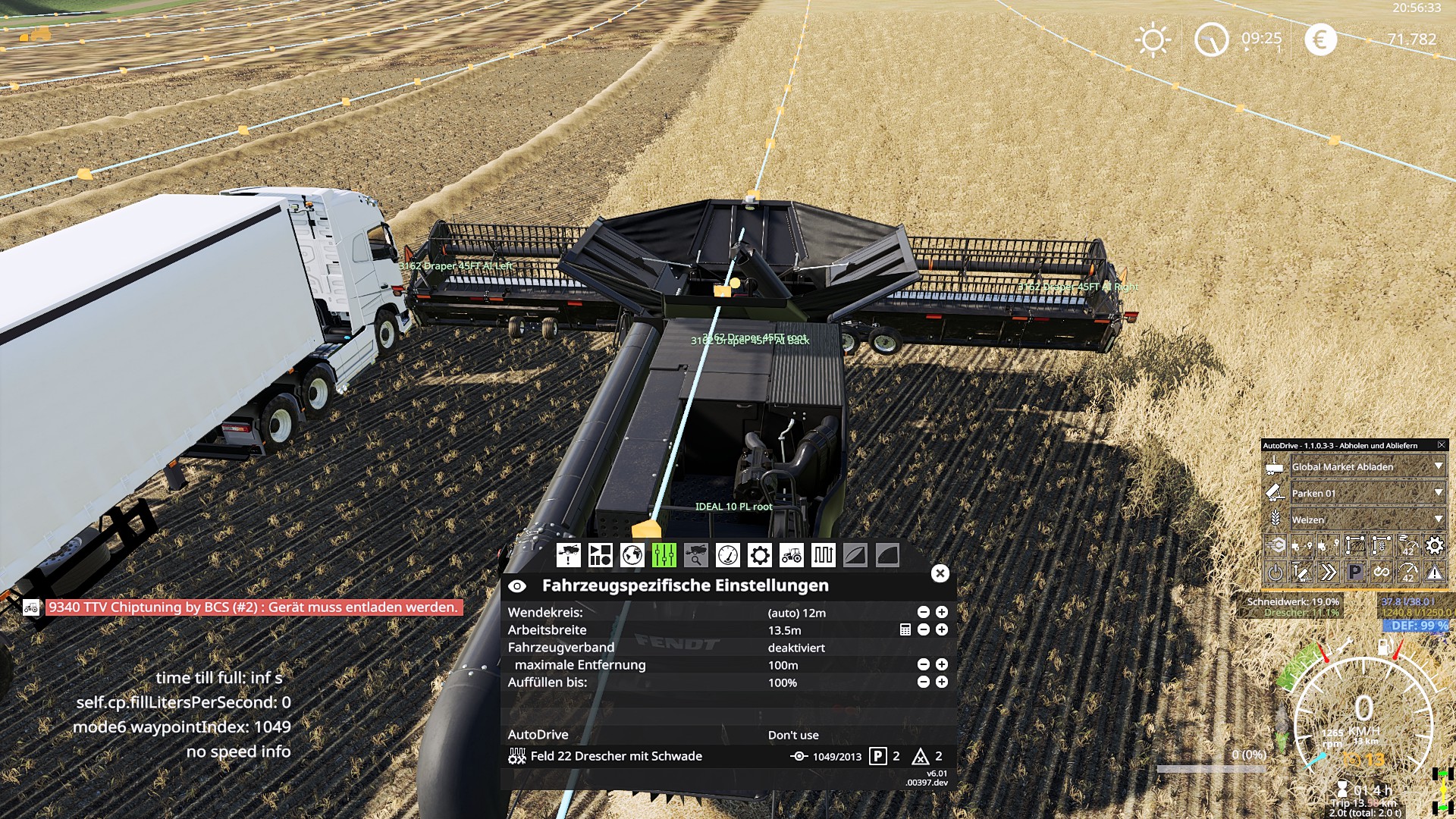Screen dimensions: 1456x819
Task: Expand the Parken 01 destination dropdown
Action: click(1439, 493)
